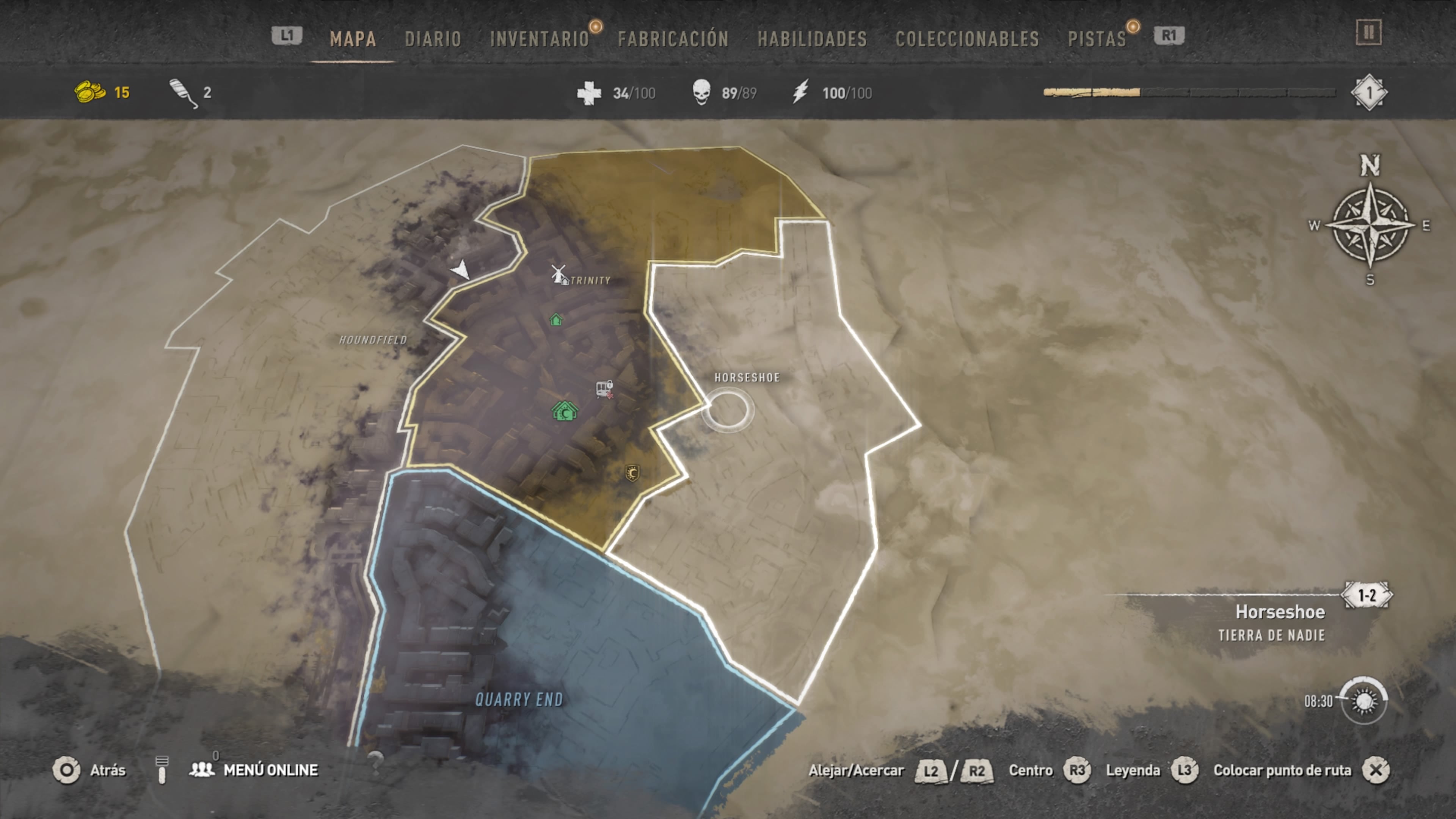This screenshot has height=819, width=1456.
Task: Open the Inventario tab
Action: 539,39
